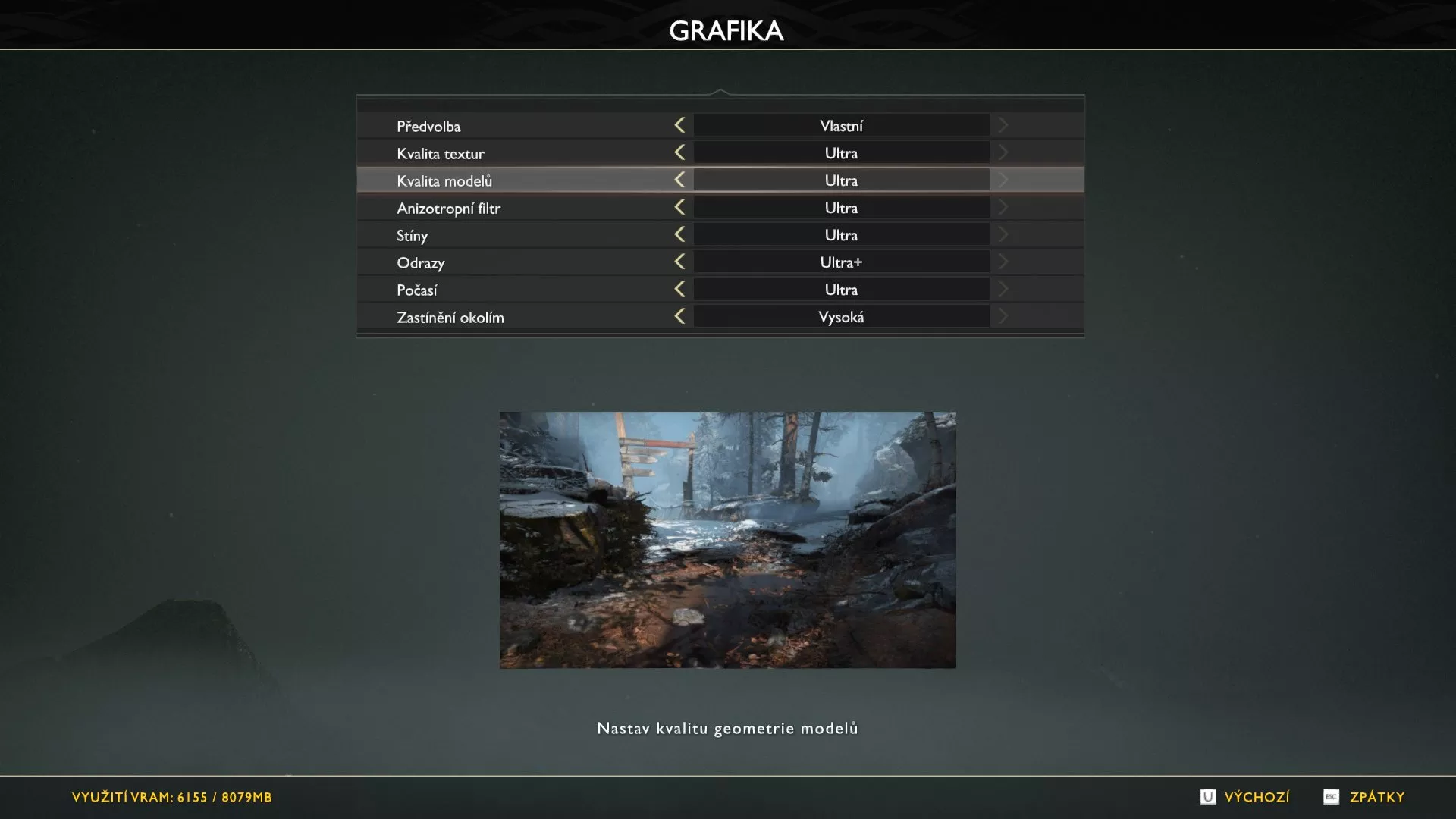Click the left chevron for Stíny
This screenshot has height=819, width=1456.
679,234
